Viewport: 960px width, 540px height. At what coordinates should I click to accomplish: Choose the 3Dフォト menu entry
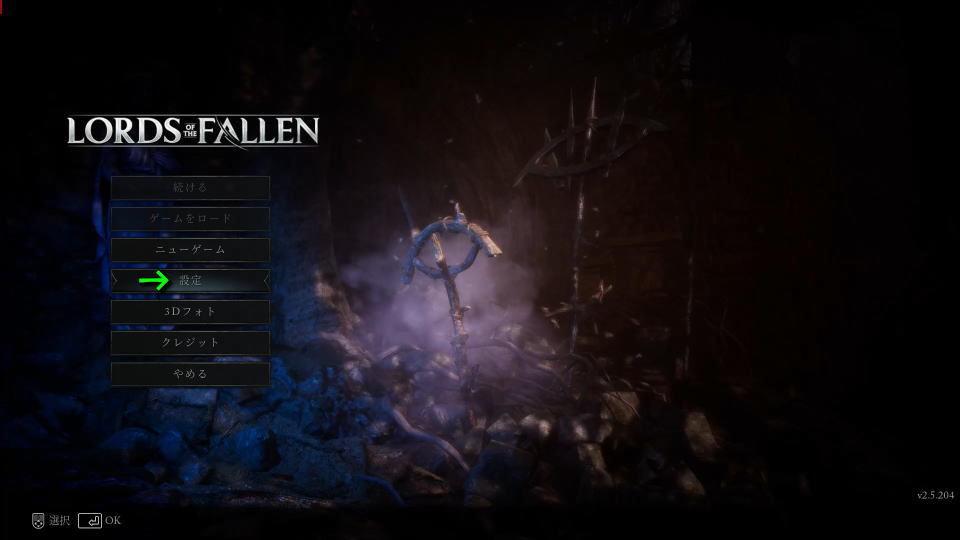190,312
